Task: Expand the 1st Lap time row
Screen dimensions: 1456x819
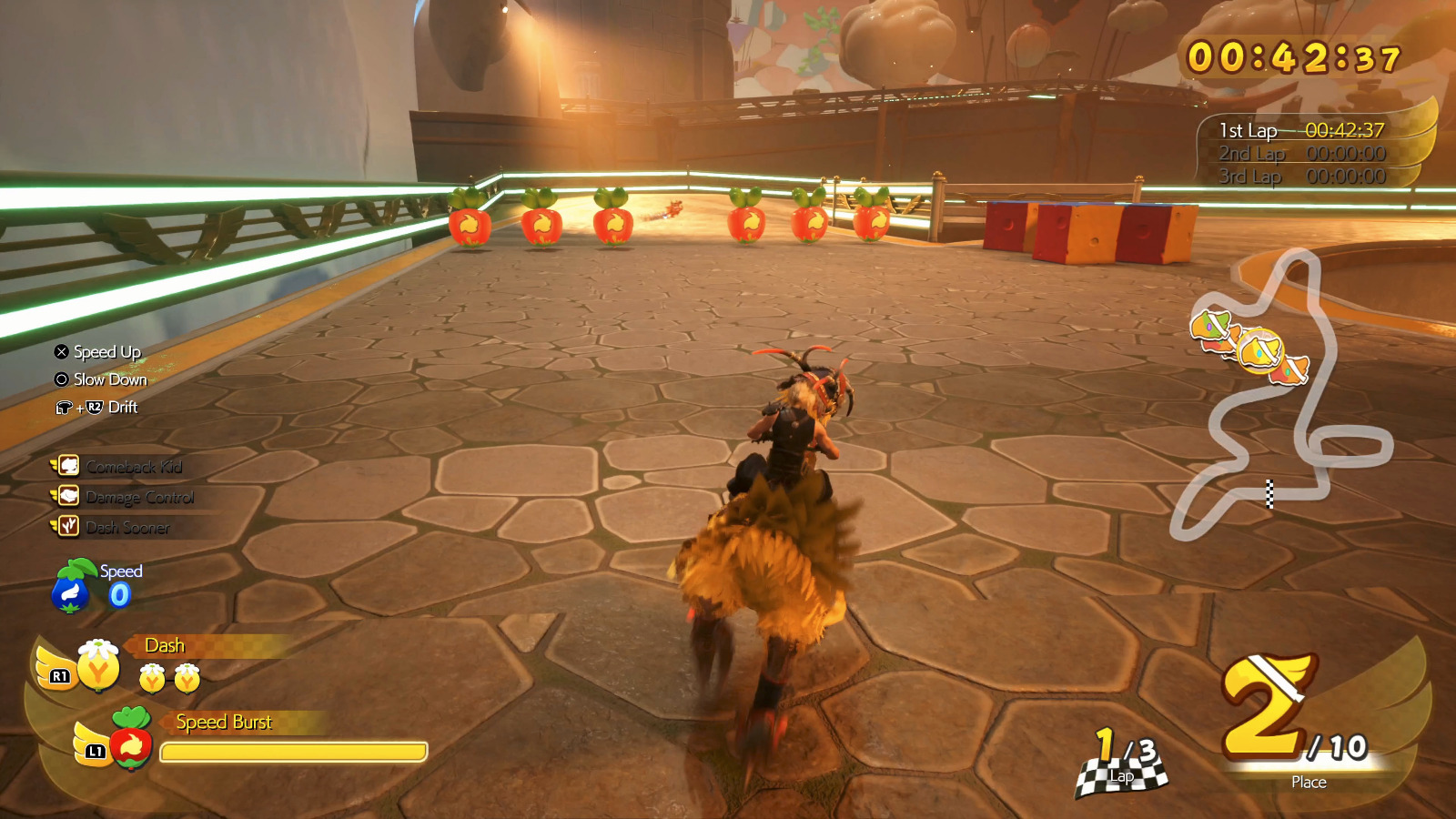Action: pyautogui.click(x=1305, y=131)
